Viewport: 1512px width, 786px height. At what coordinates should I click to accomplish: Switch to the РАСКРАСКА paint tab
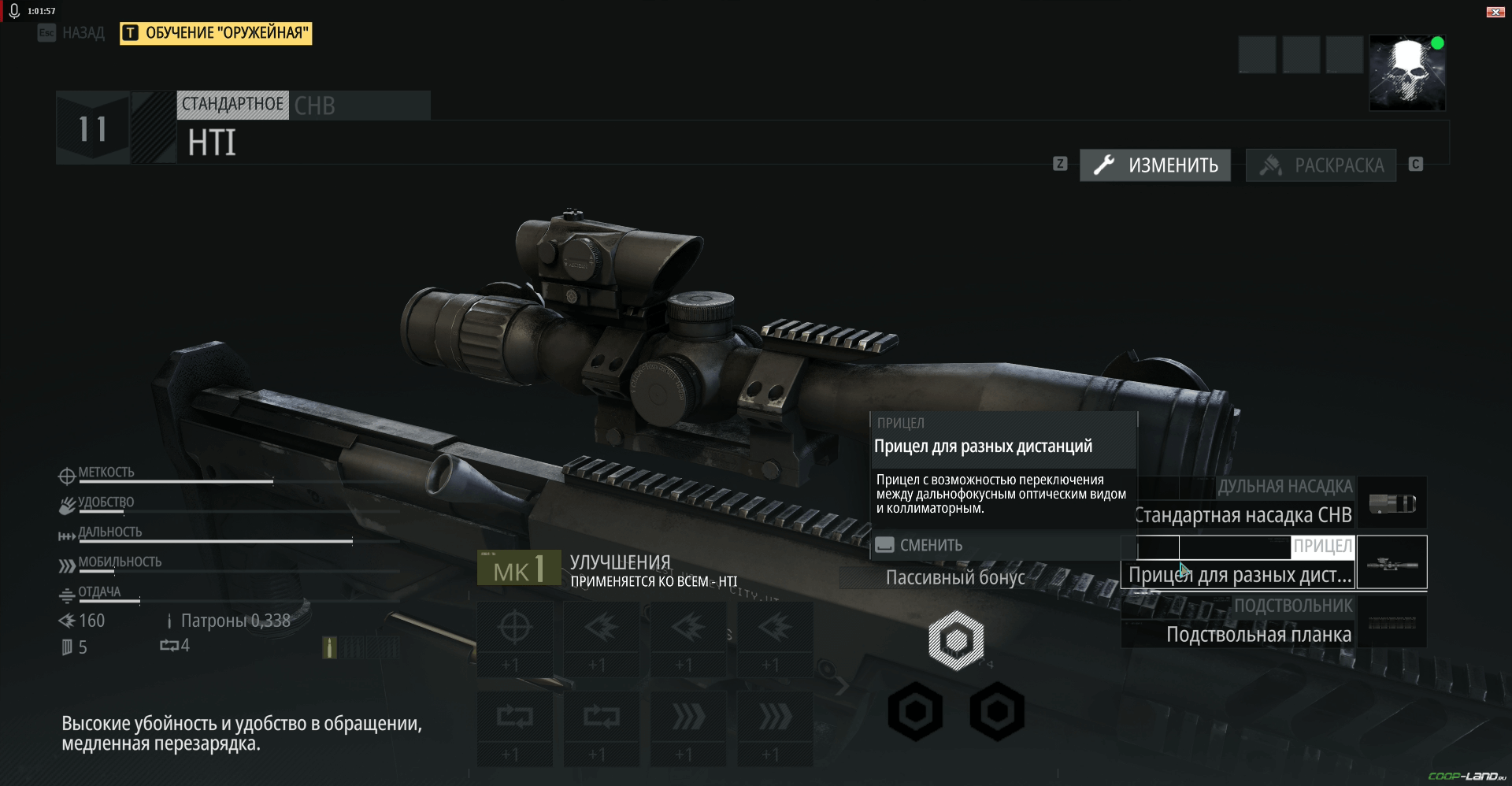[x=1321, y=165]
